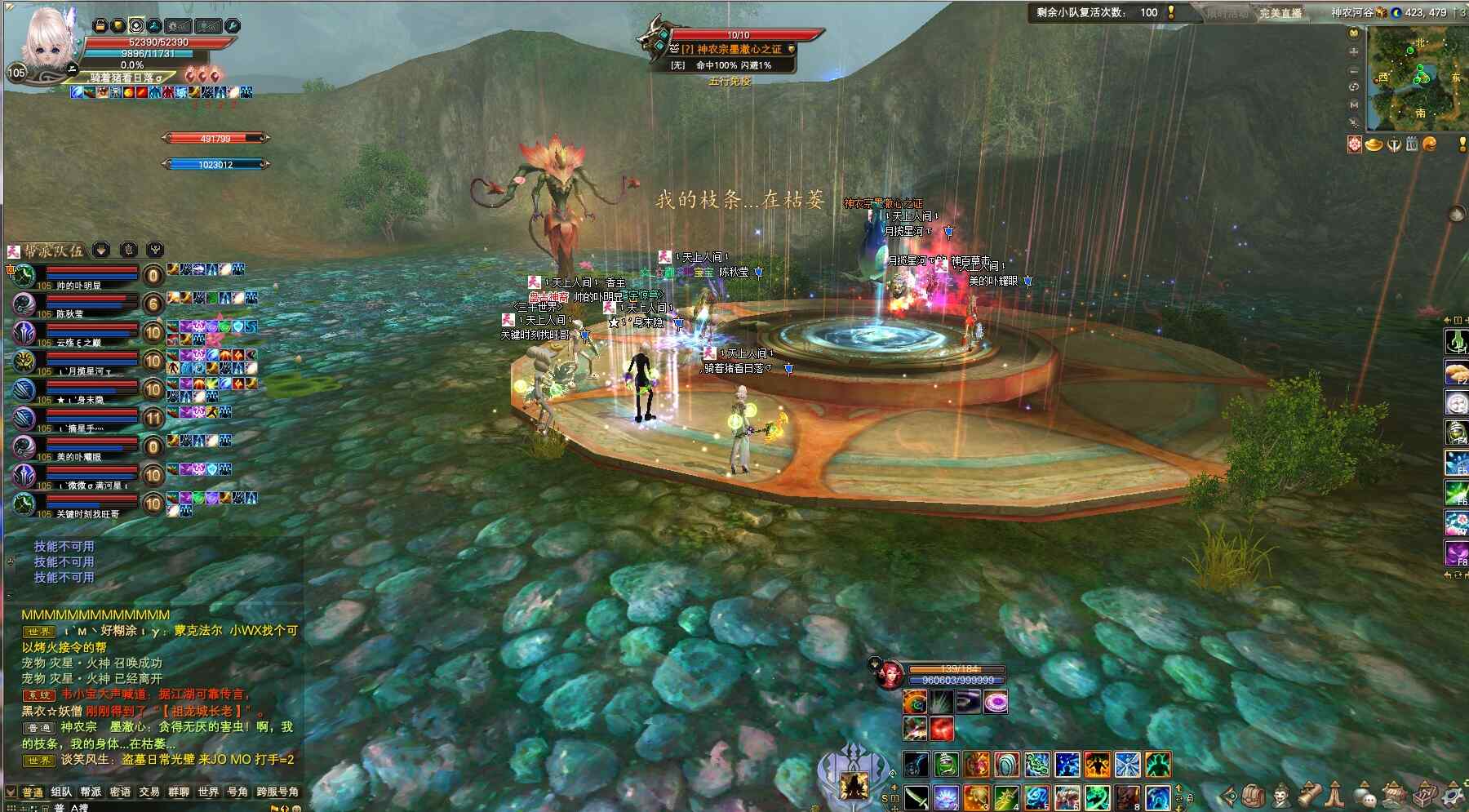Screen dimensions: 1469x812
Task: Open the 交易 trade chat tab
Action: pyautogui.click(x=149, y=792)
